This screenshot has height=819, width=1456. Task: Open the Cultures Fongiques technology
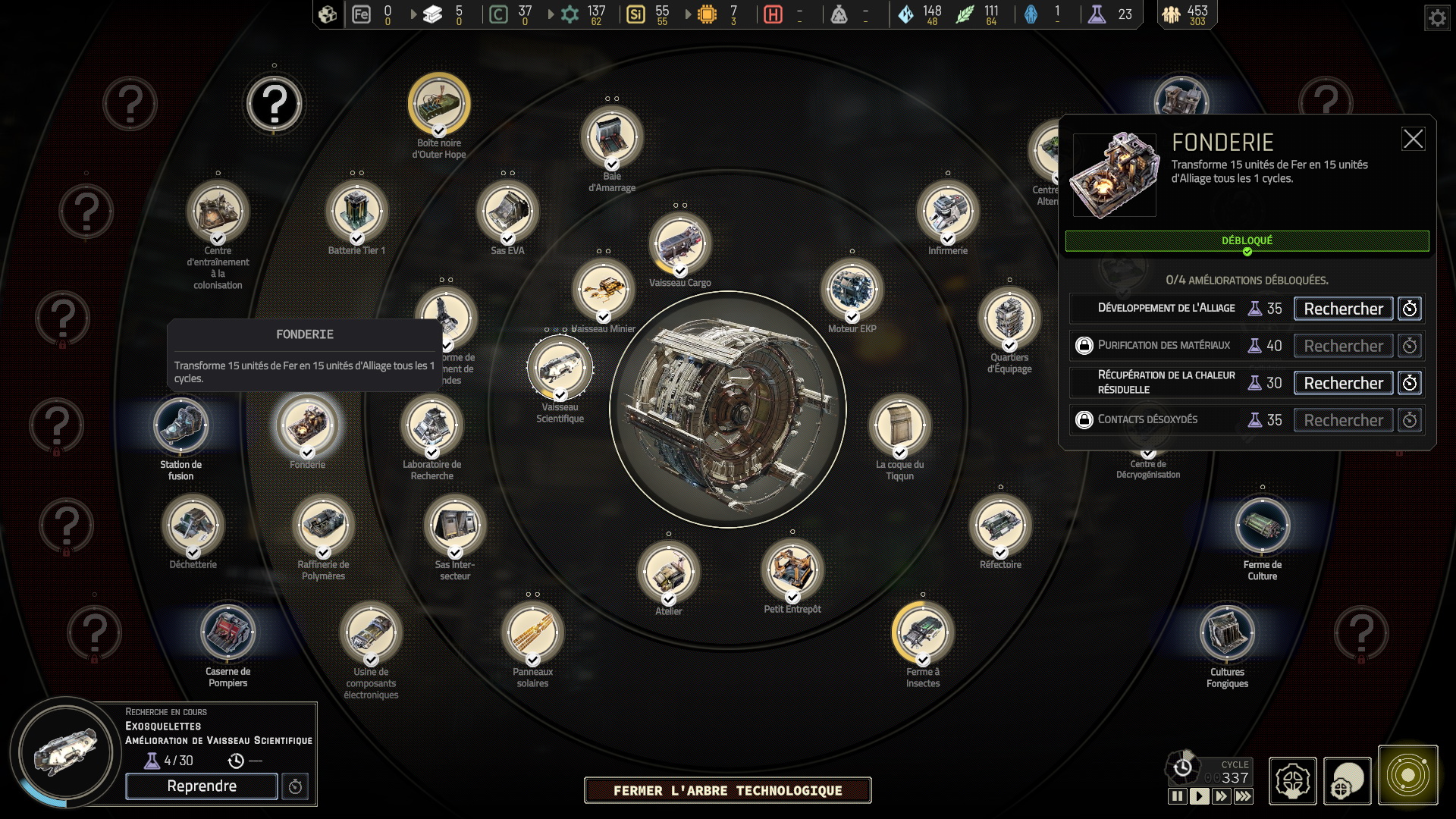point(1227,632)
